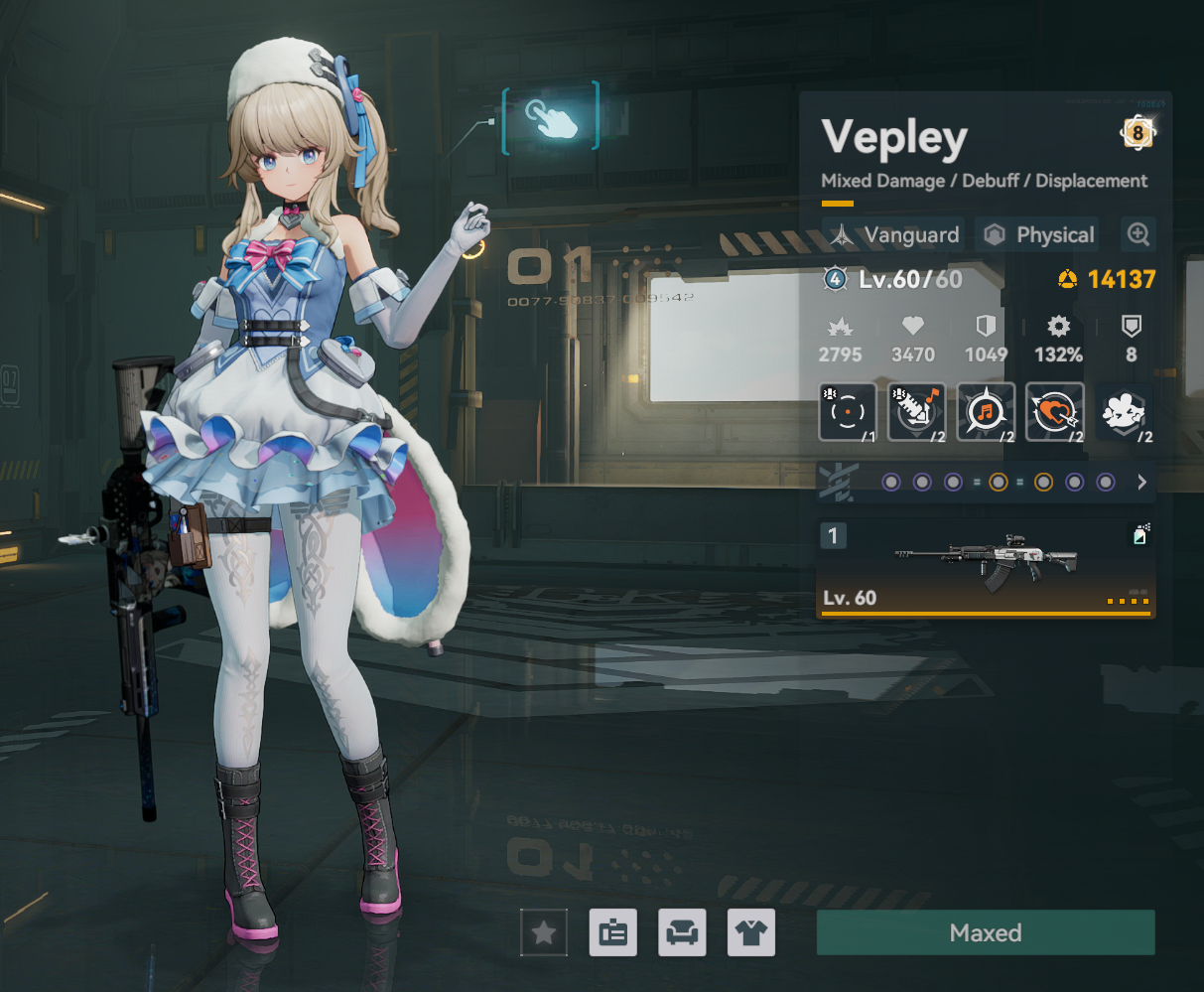Select the Vanguard role tag
1204x992 pixels.
coord(893,235)
